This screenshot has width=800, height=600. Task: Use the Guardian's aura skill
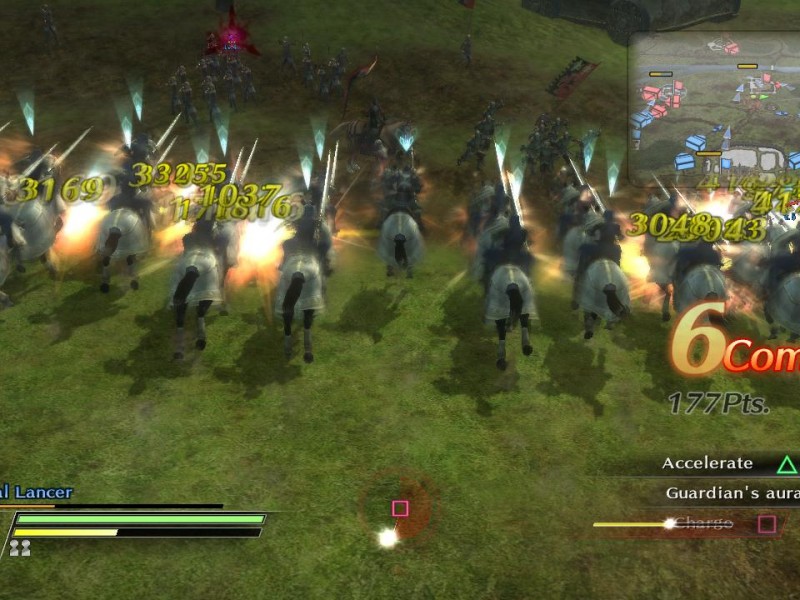tap(731, 493)
